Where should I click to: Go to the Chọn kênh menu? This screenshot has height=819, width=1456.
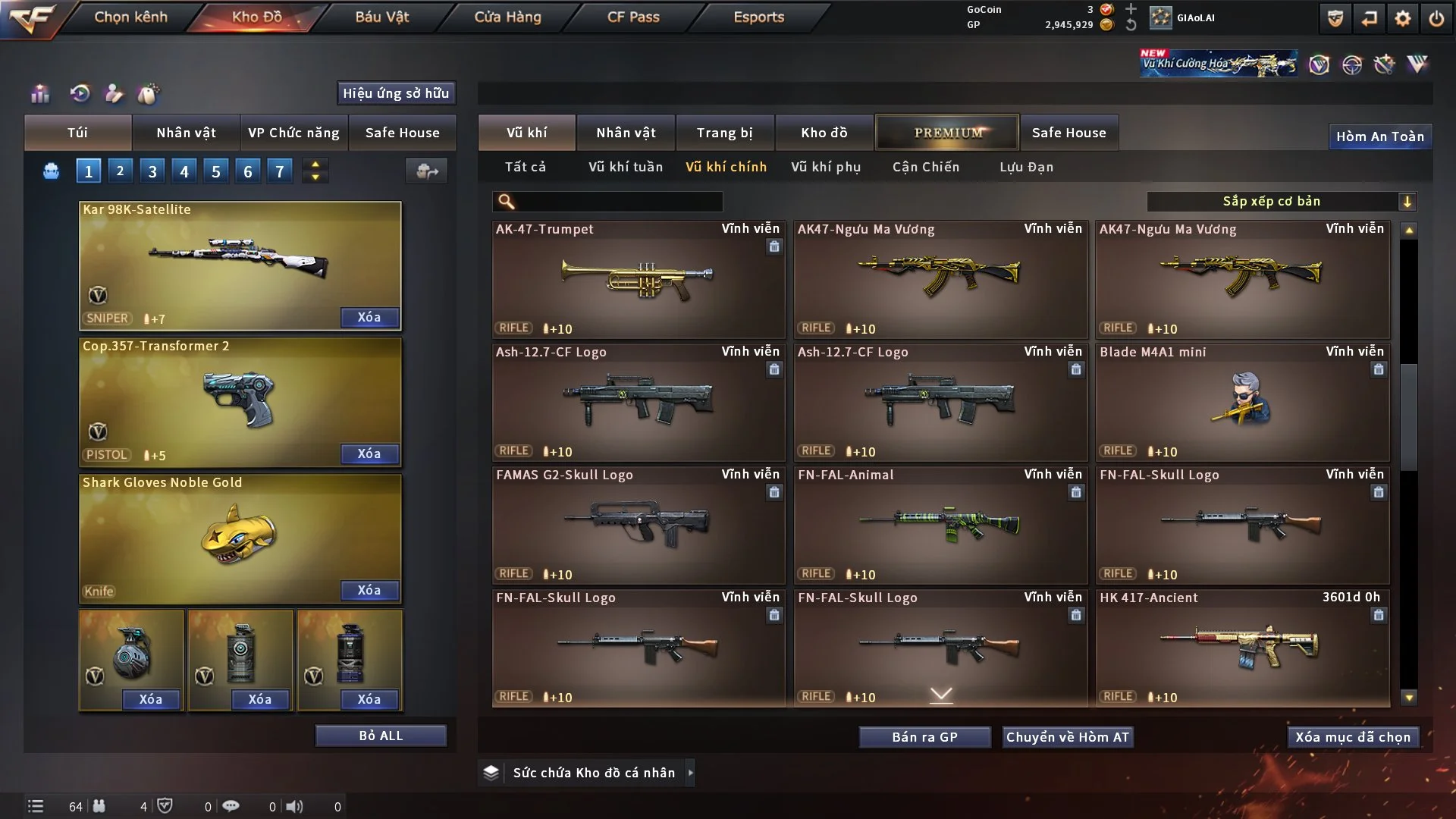pyautogui.click(x=130, y=17)
